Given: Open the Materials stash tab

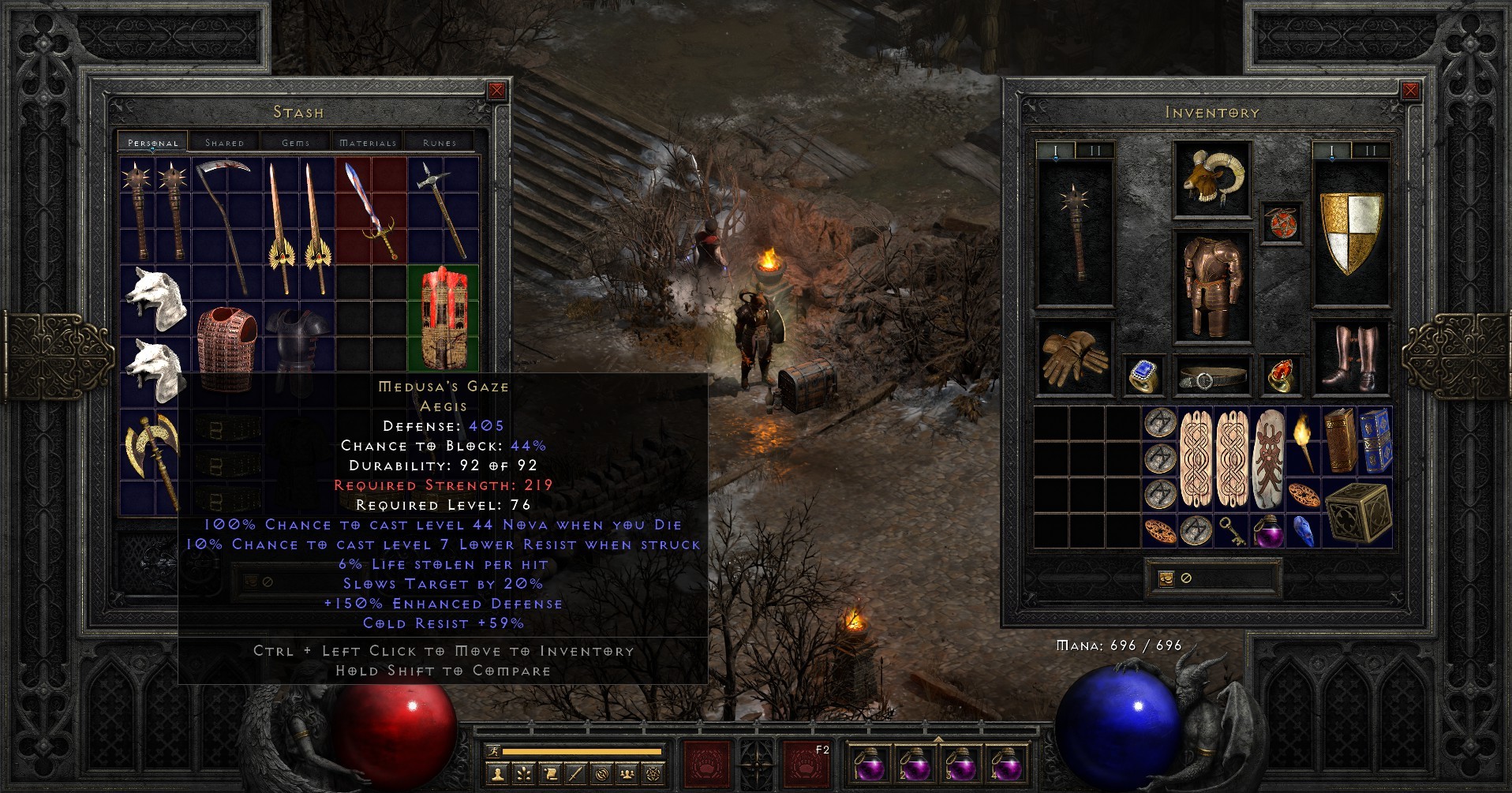Looking at the screenshot, I should [x=367, y=142].
